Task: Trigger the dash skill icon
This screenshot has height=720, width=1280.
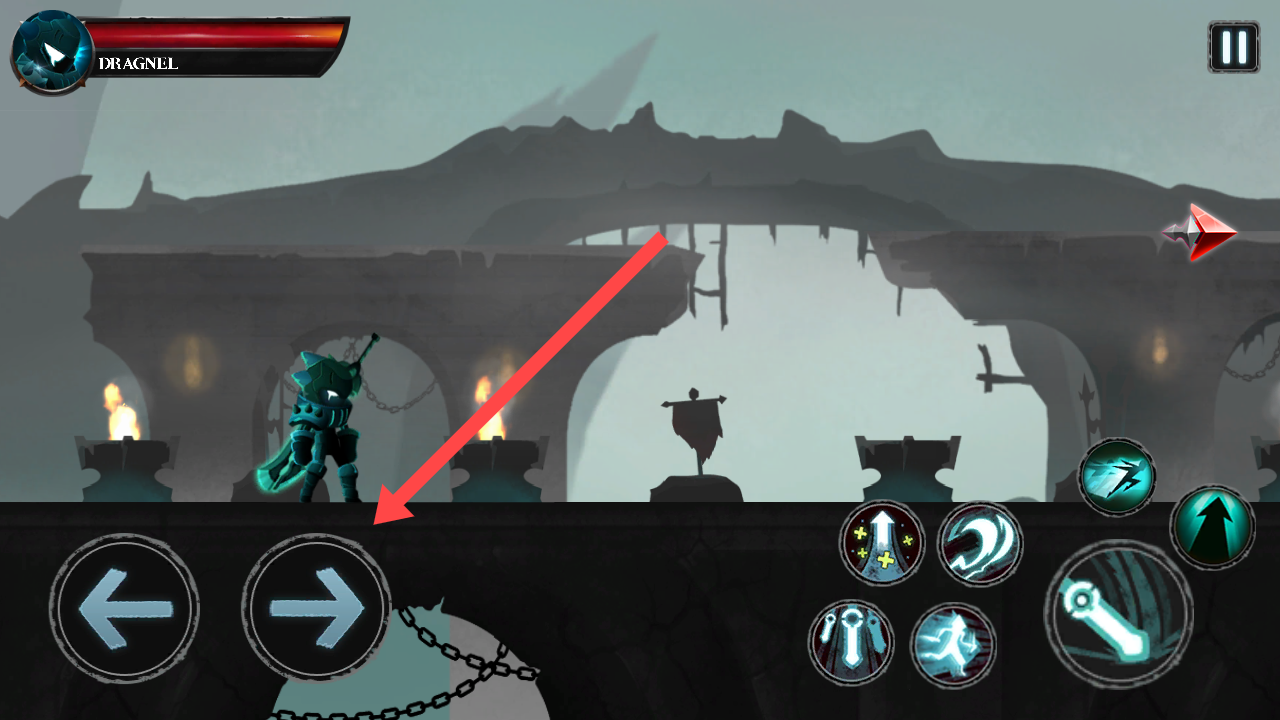Action: (1117, 477)
